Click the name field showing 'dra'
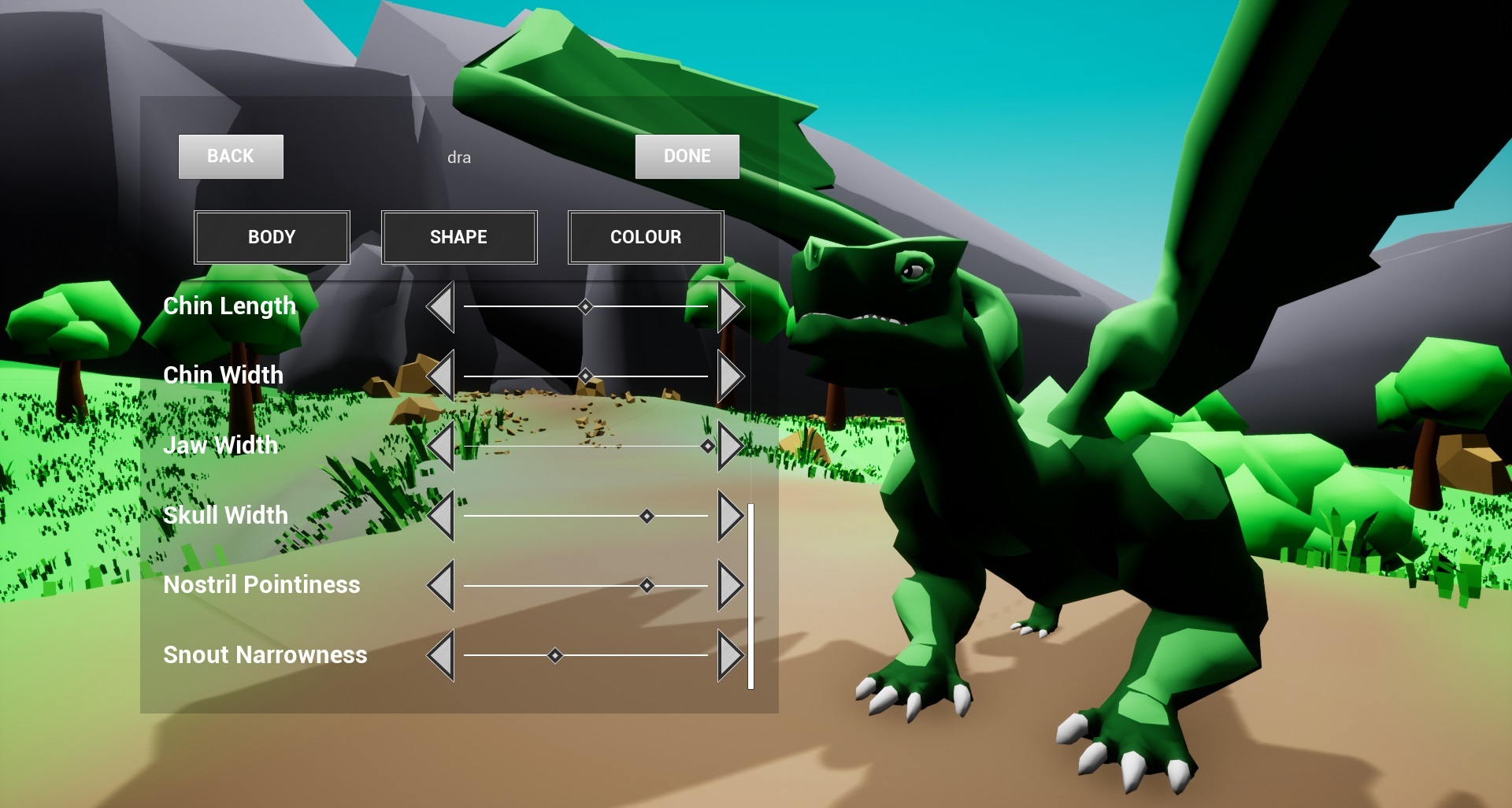Image resolution: width=1512 pixels, height=808 pixels. click(x=460, y=157)
